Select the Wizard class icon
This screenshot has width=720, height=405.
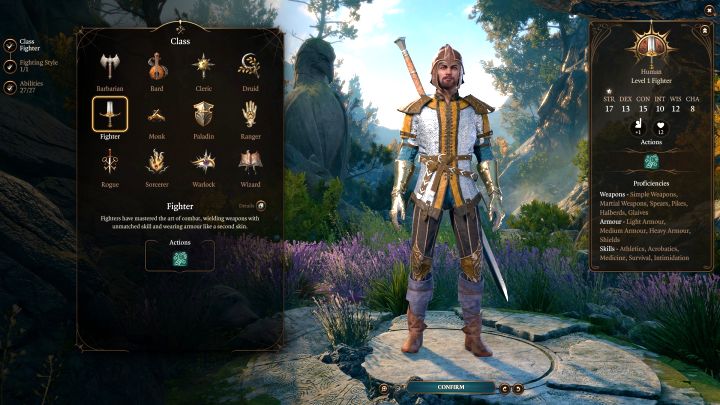point(249,162)
